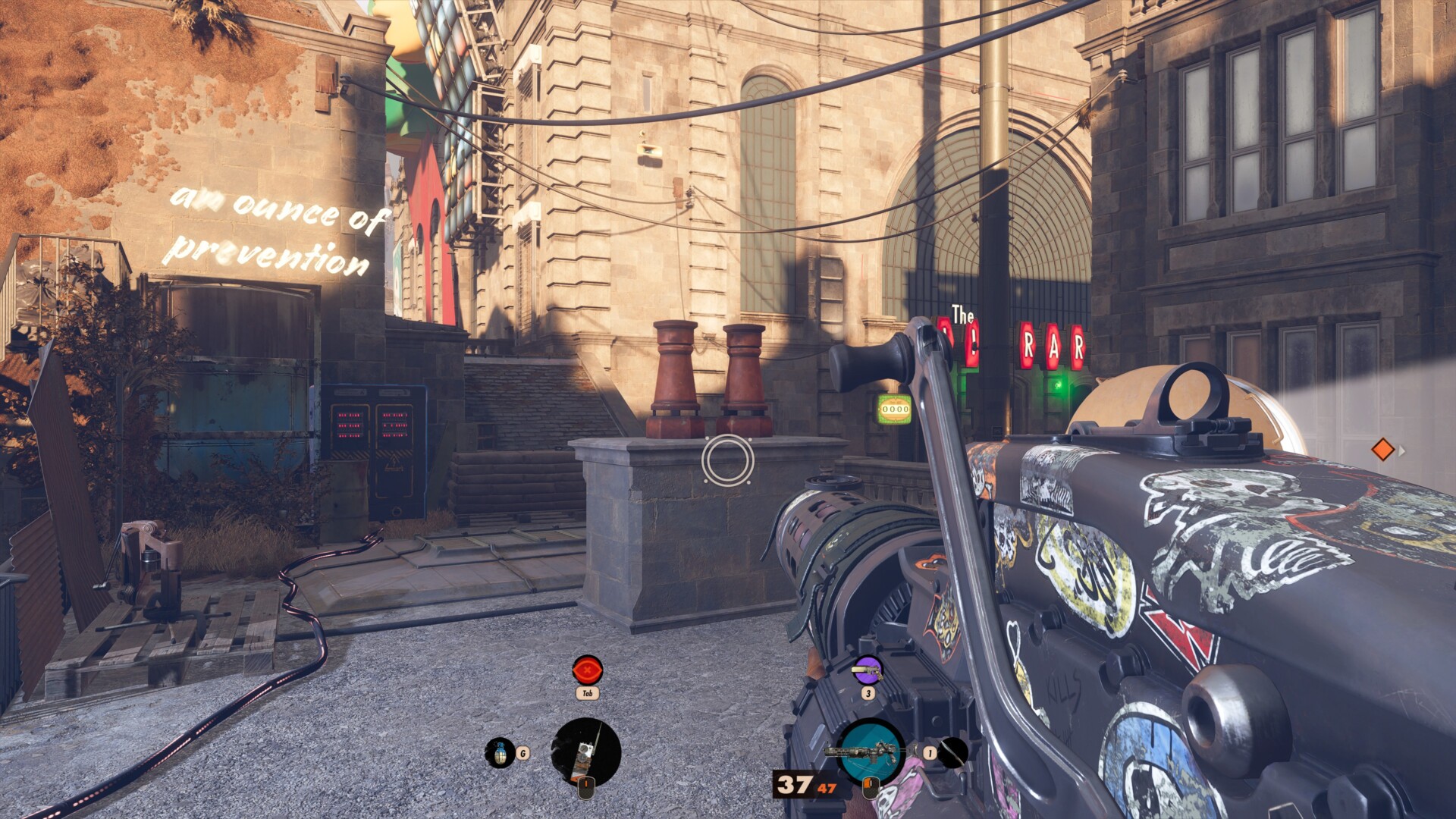Choose the Hackamajig radio device icon

[585, 752]
